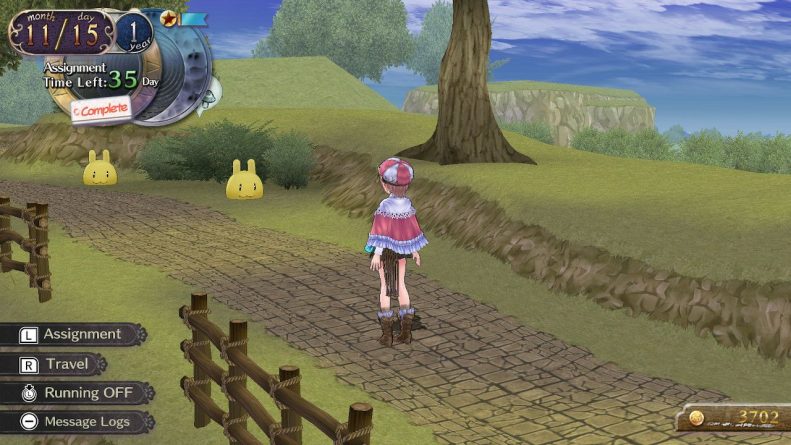Viewport: 791px width, 445px height.
Task: Toggle the Running OFF setting
Action: (76, 393)
